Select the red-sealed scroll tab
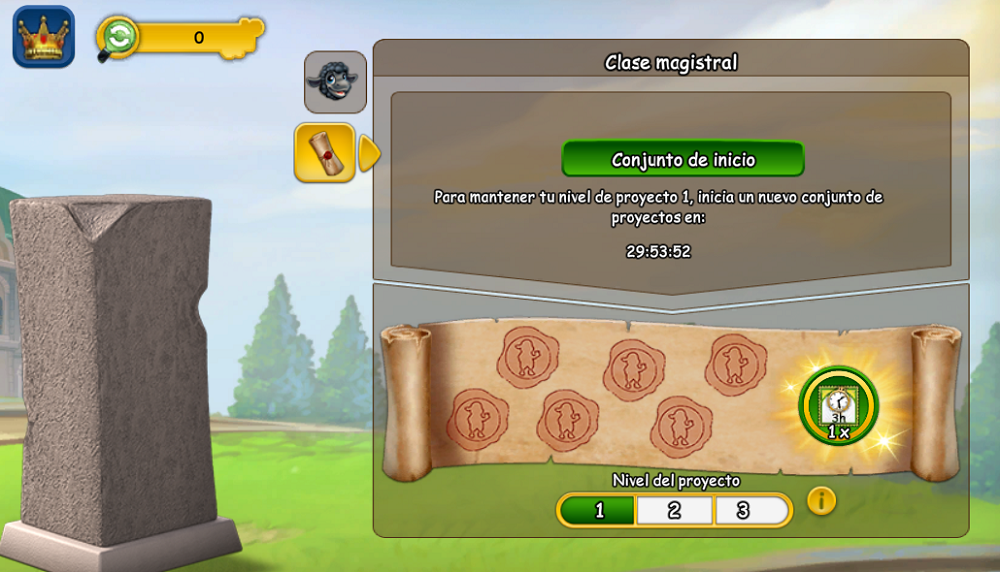This screenshot has height=572, width=1000. point(324,153)
